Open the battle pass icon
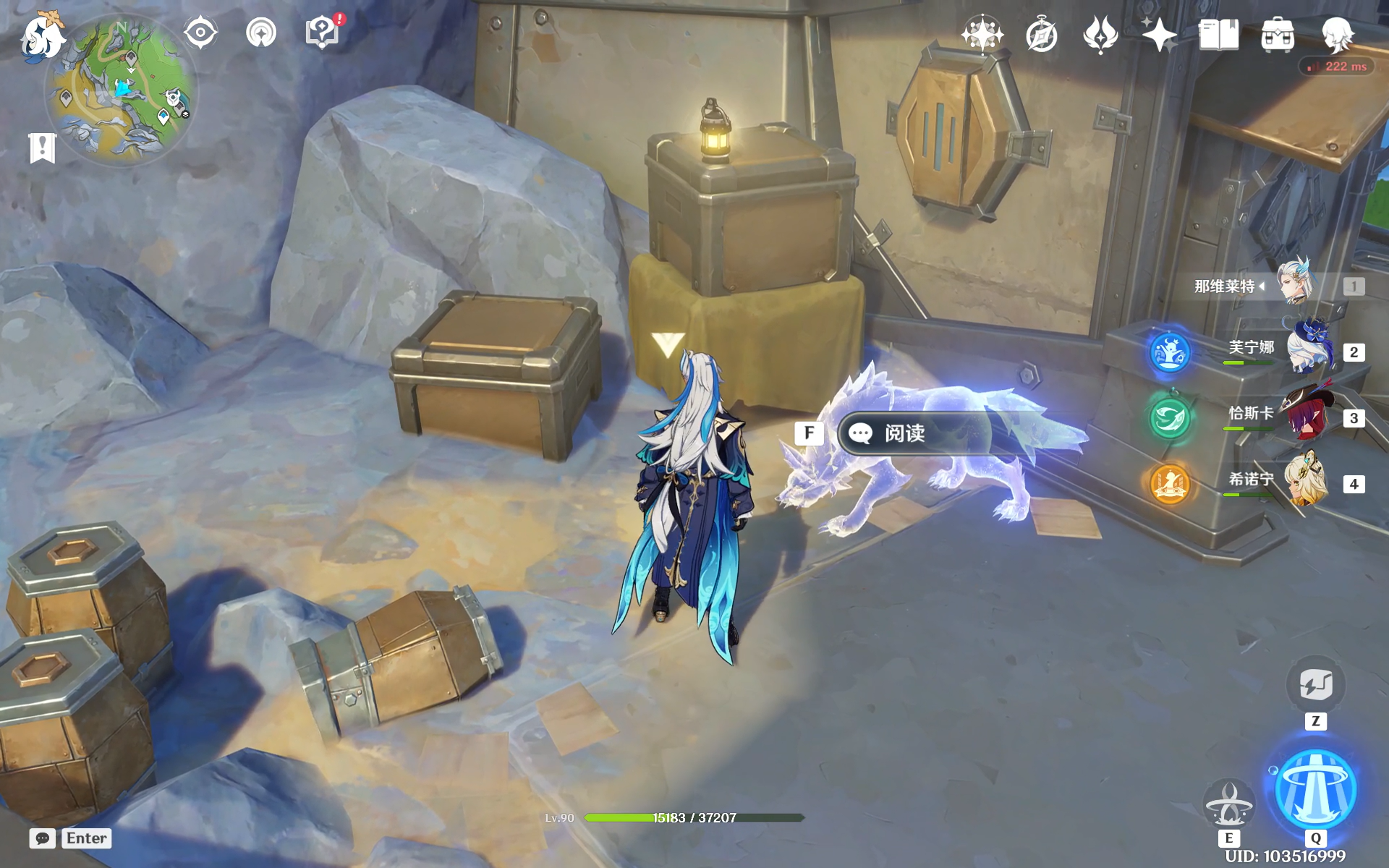The width and height of the screenshot is (1389, 868). click(x=1100, y=35)
